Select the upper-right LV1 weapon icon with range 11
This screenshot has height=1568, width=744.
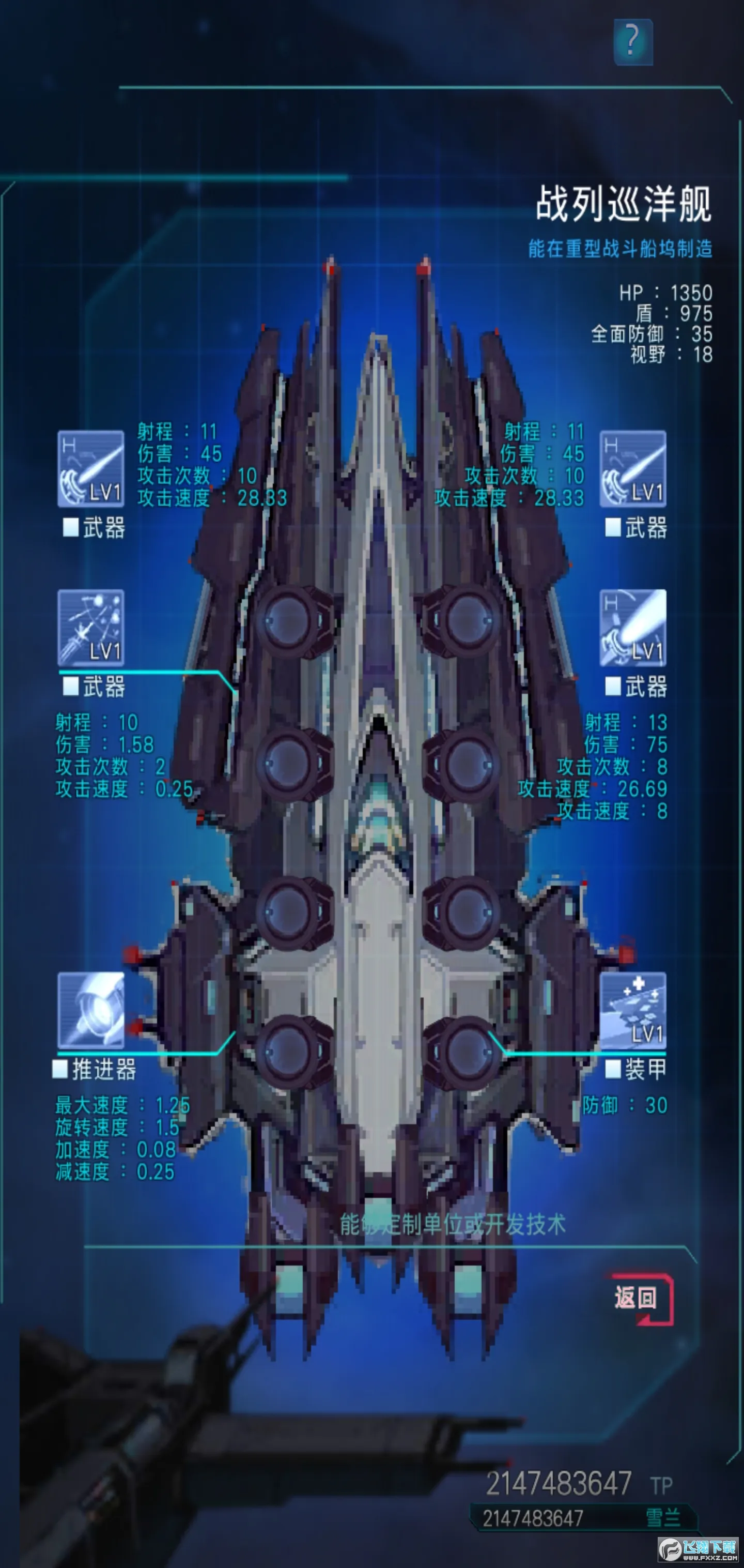pyautogui.click(x=633, y=469)
